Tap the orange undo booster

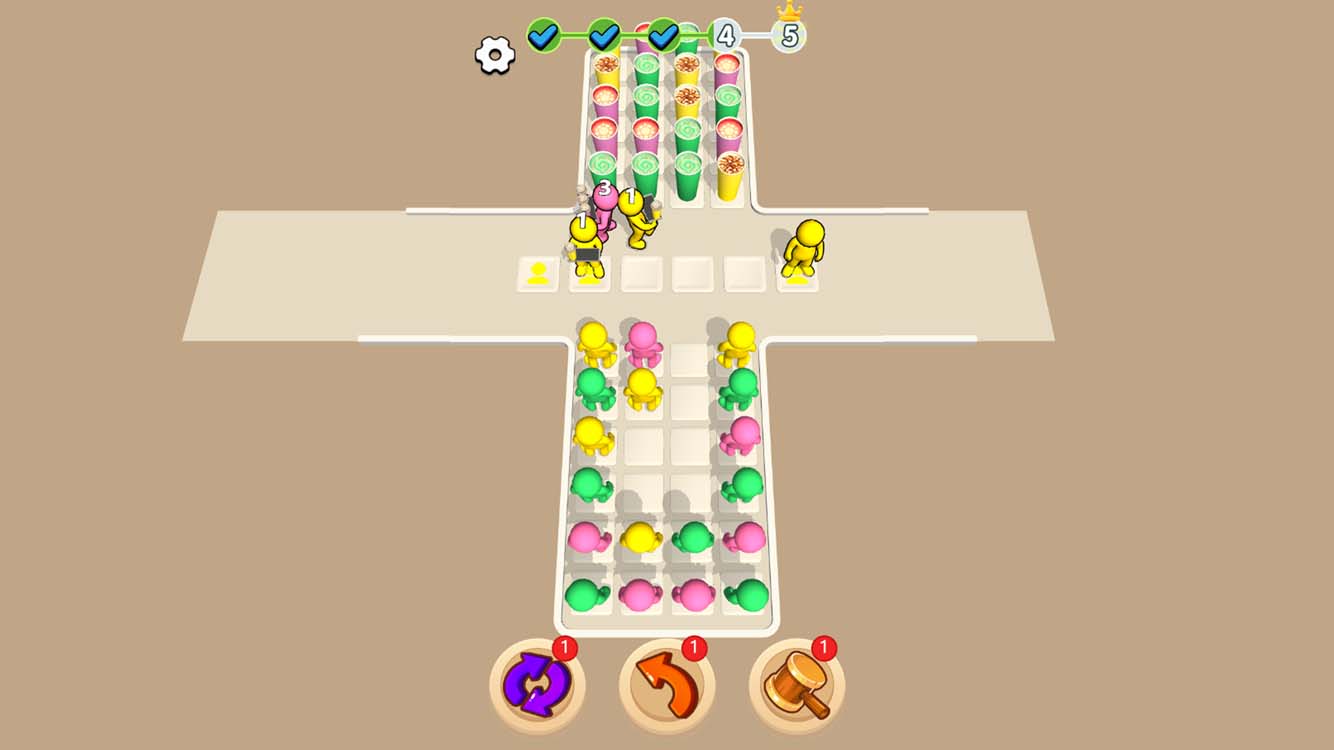click(668, 682)
